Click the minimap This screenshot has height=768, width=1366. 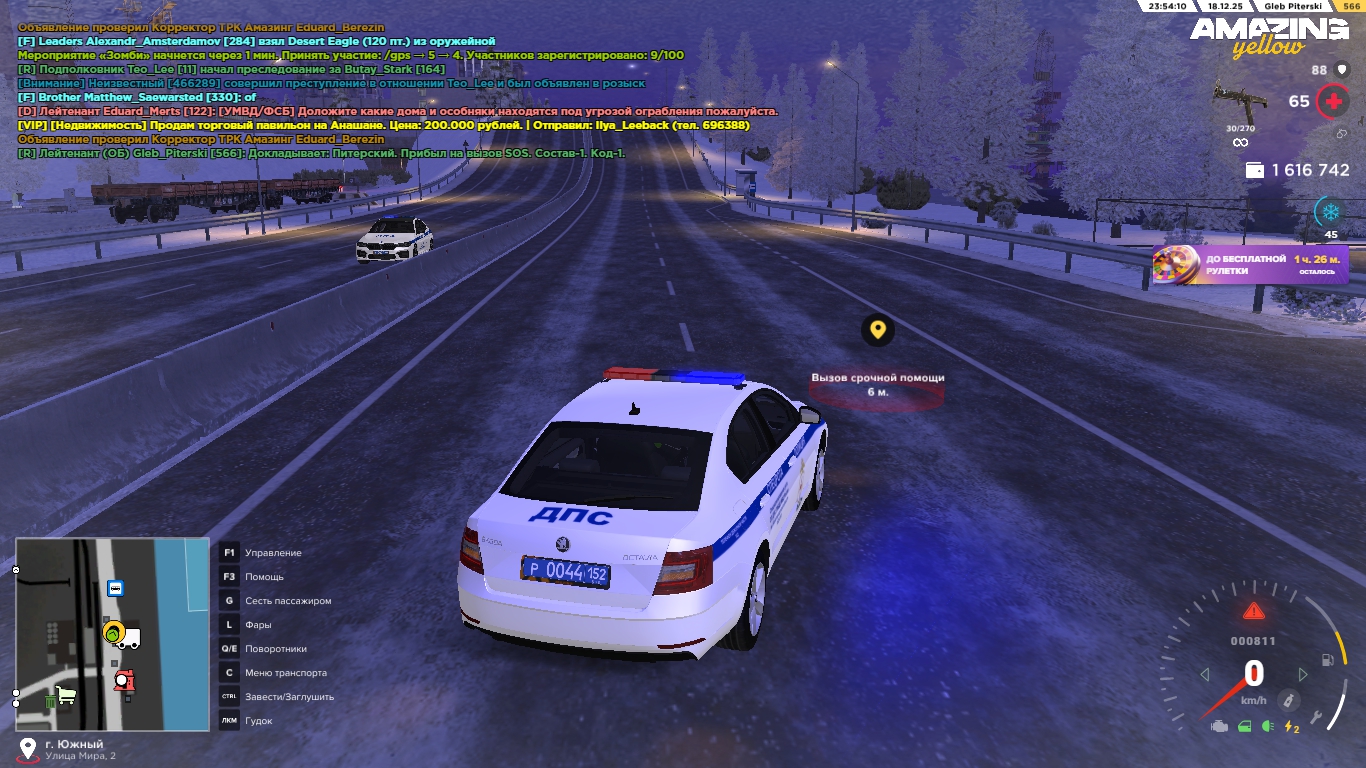click(x=112, y=634)
